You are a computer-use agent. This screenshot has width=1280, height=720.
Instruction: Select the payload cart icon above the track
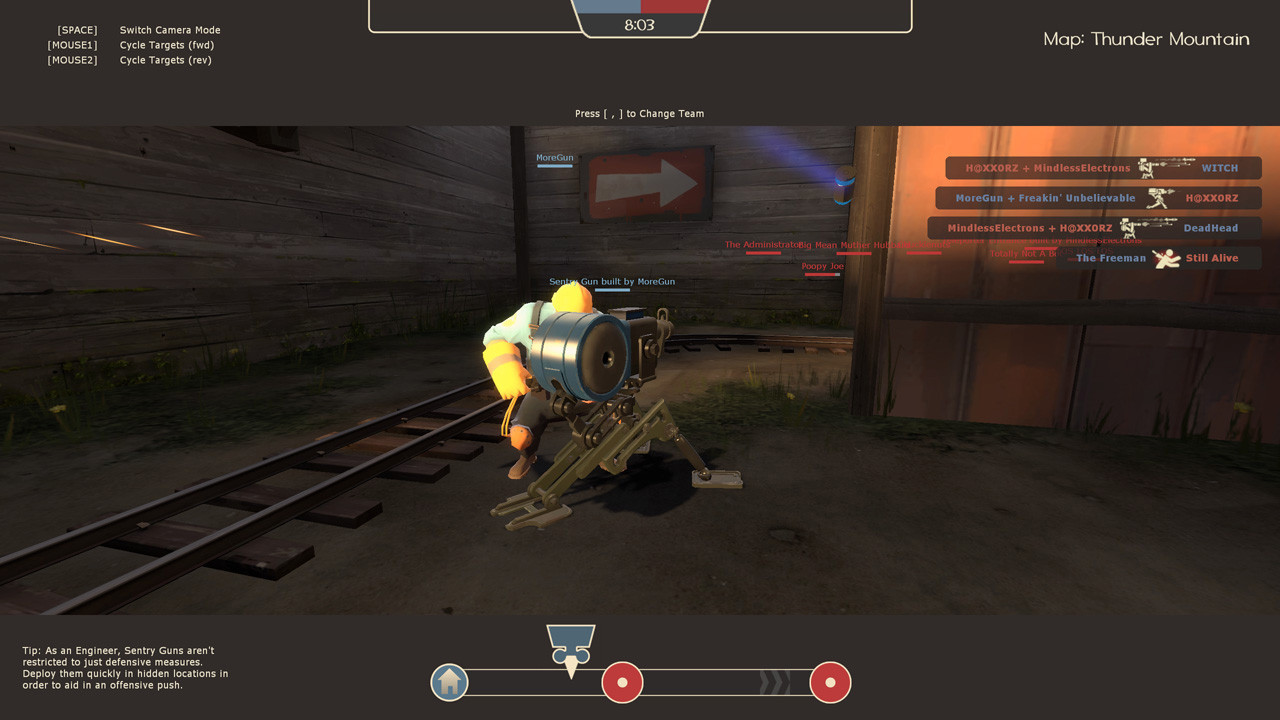(571, 642)
